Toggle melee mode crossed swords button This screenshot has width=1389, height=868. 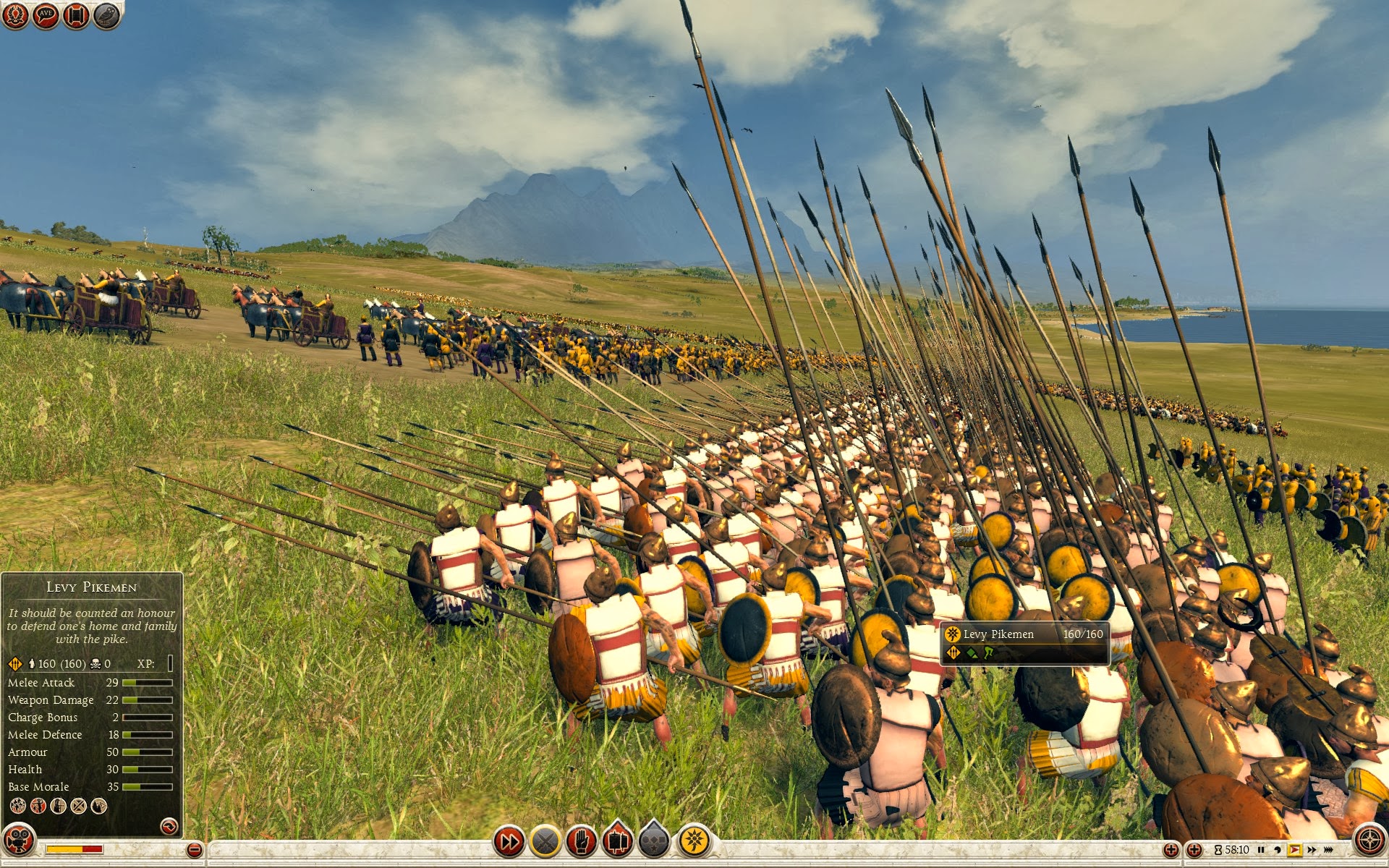(545, 842)
